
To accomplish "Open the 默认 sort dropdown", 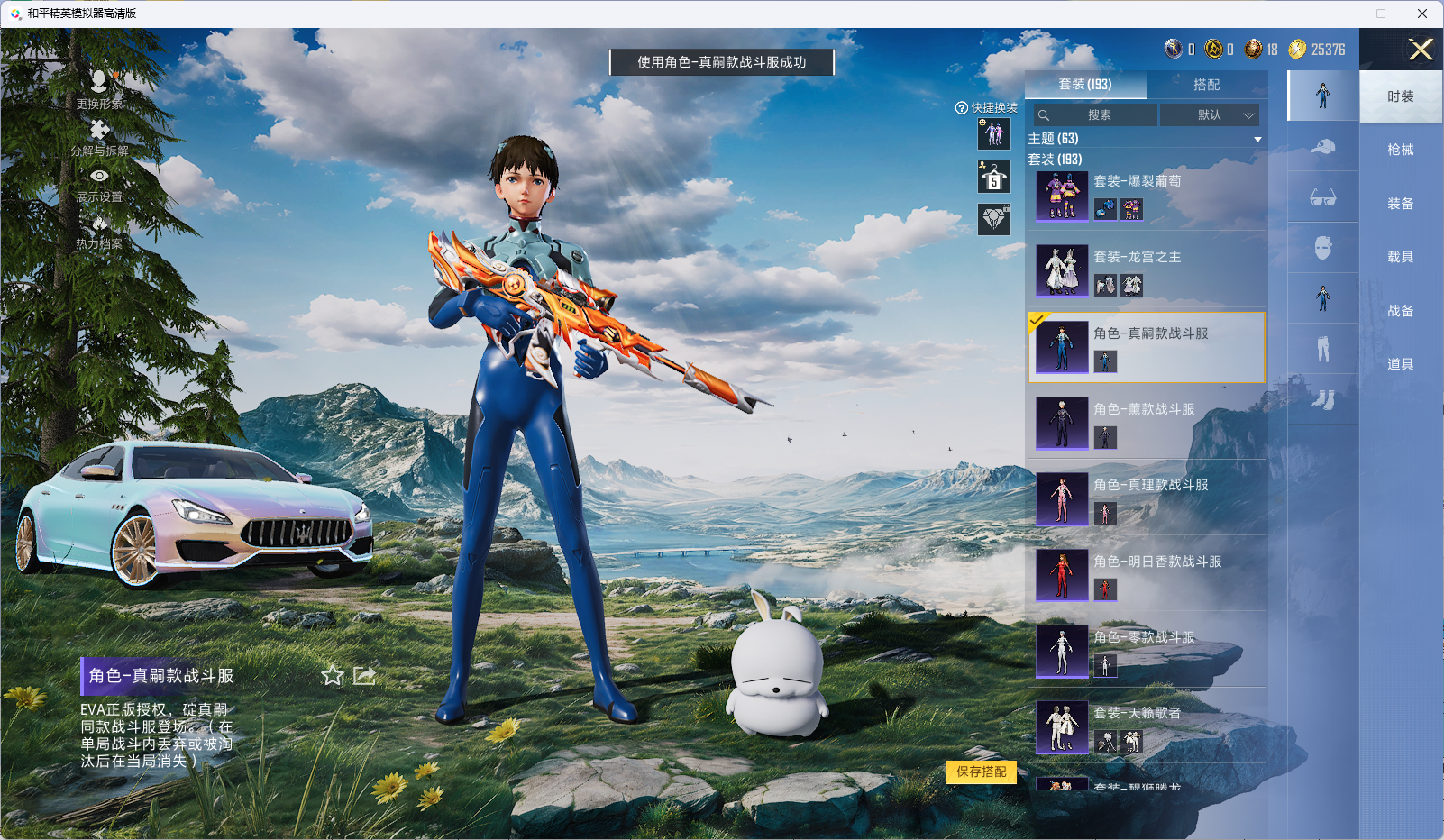I will (x=1210, y=115).
